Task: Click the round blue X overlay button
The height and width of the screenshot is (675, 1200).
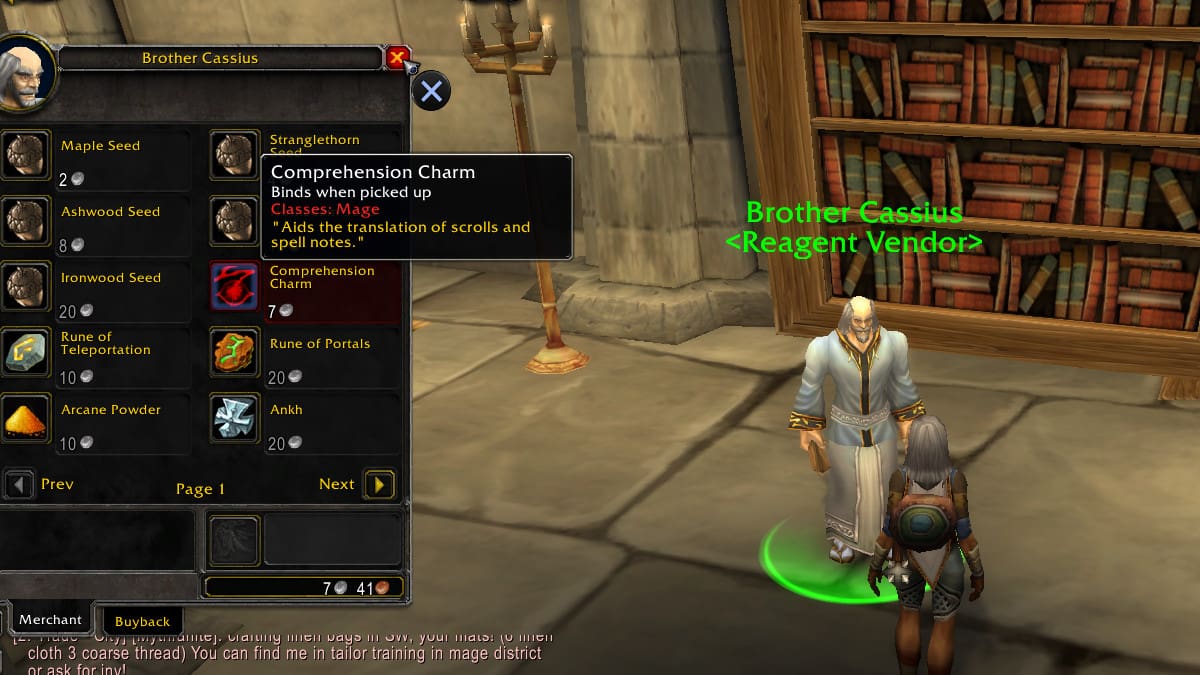Action: click(x=431, y=92)
